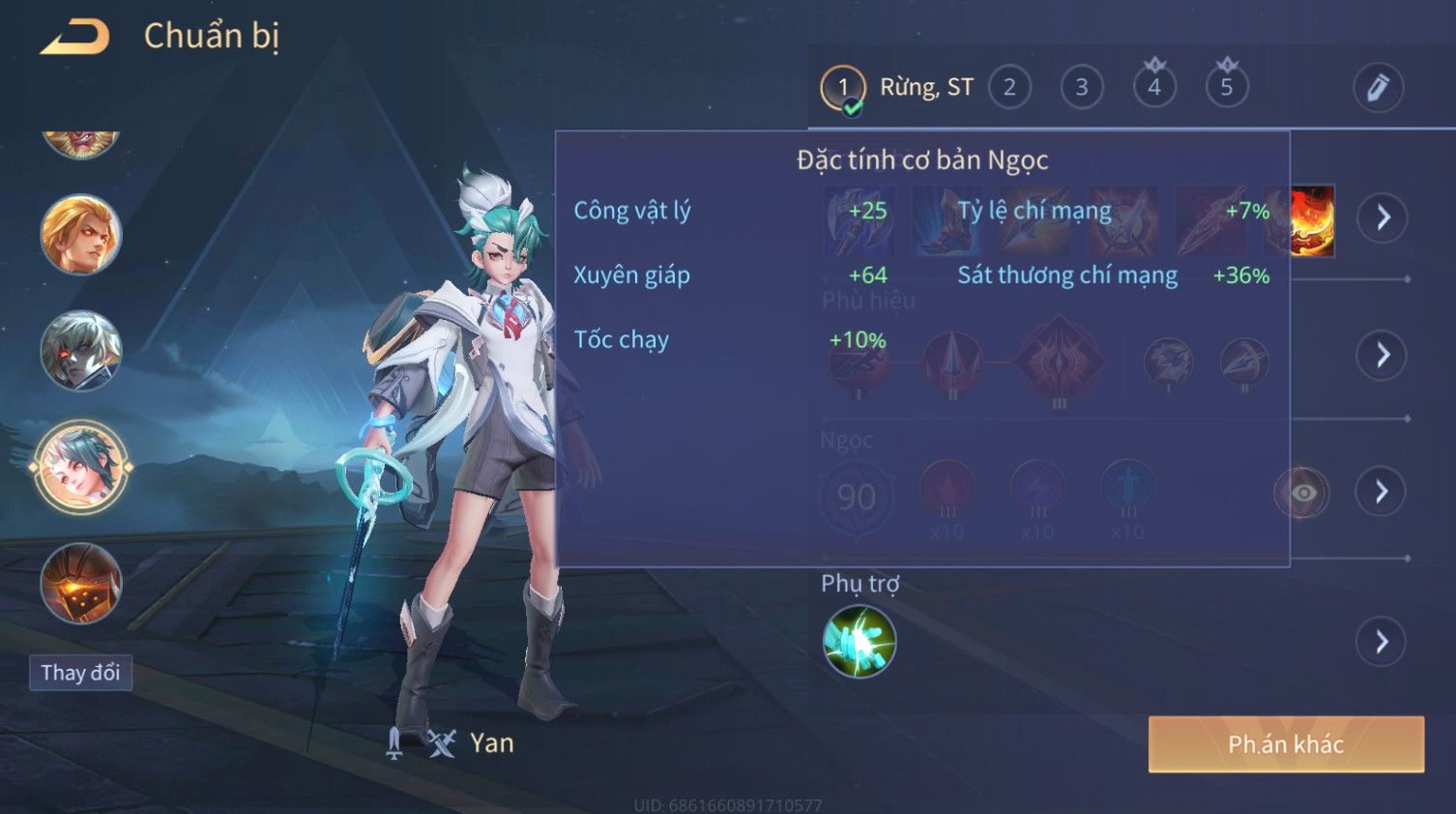Open the Ph.án khác button
The image size is (1456, 814).
coord(1286,744)
